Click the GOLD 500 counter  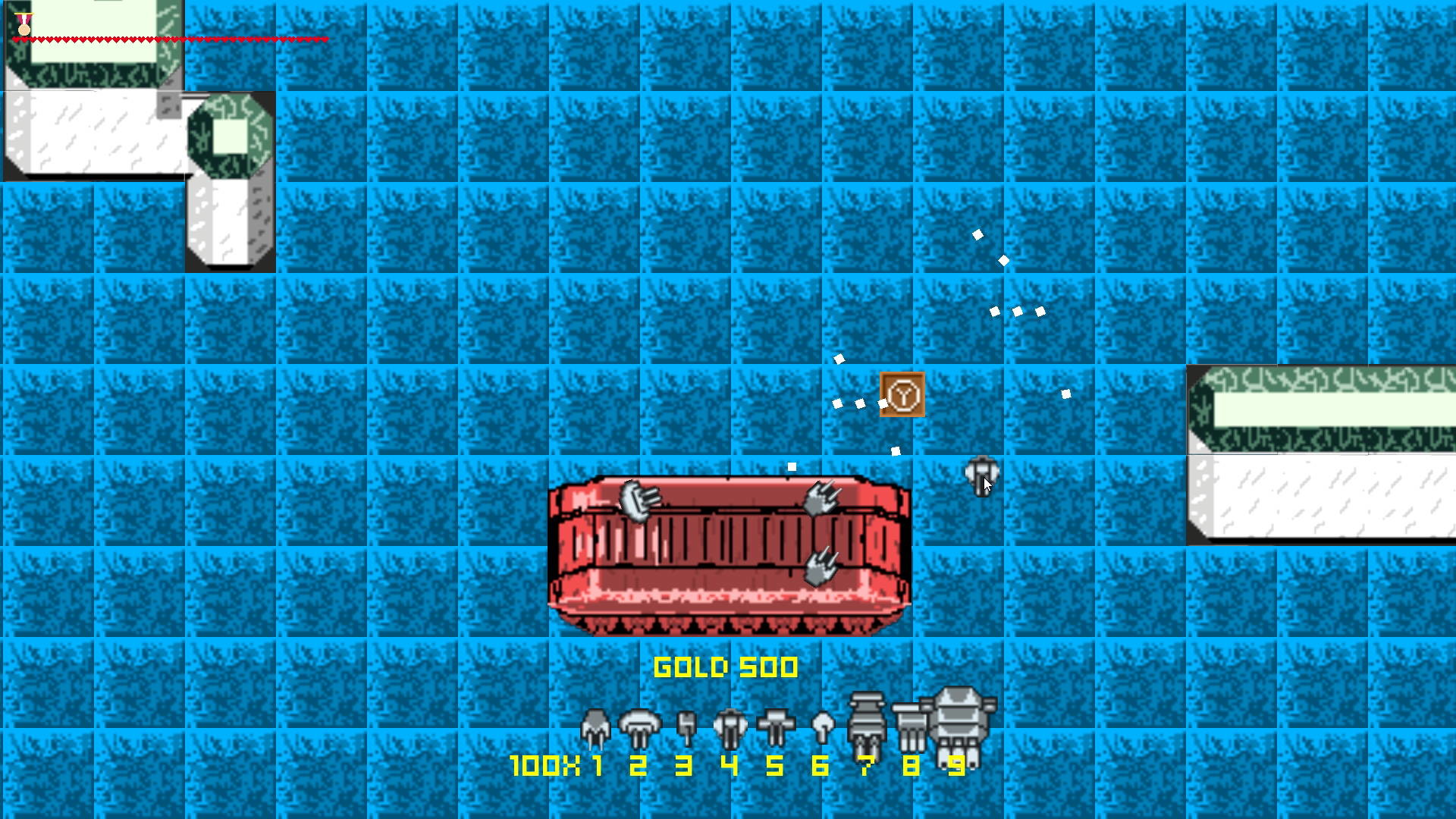[726, 667]
